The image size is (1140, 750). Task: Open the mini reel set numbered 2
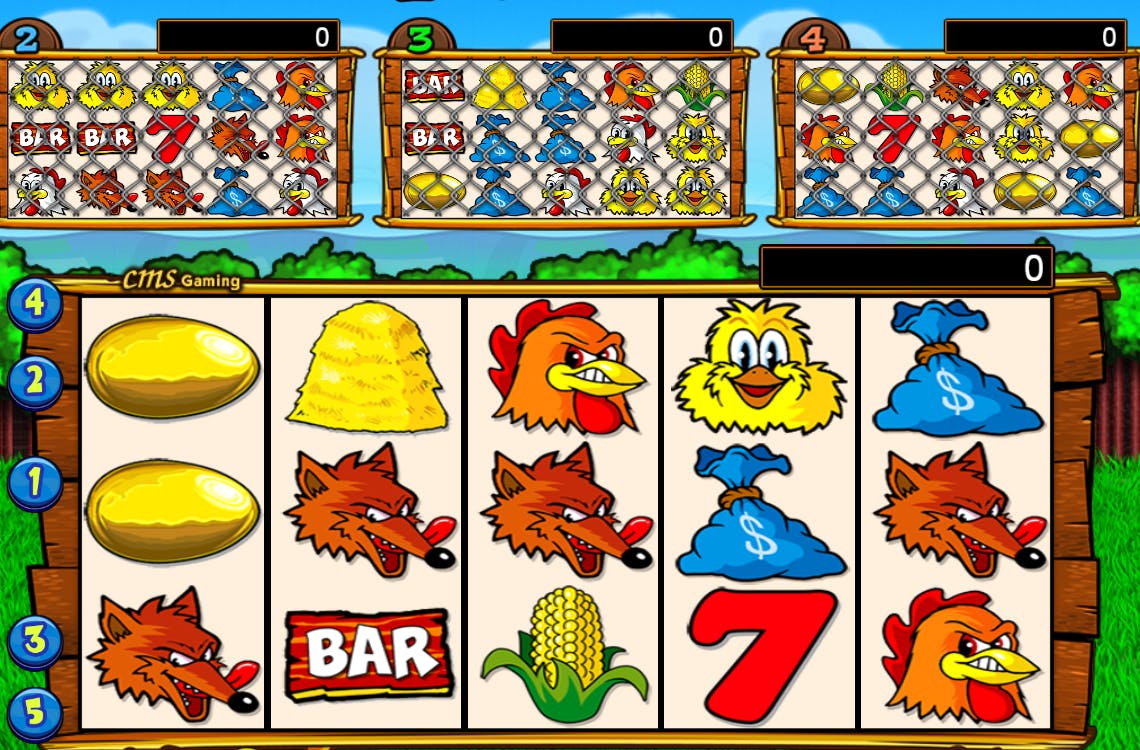(28, 37)
